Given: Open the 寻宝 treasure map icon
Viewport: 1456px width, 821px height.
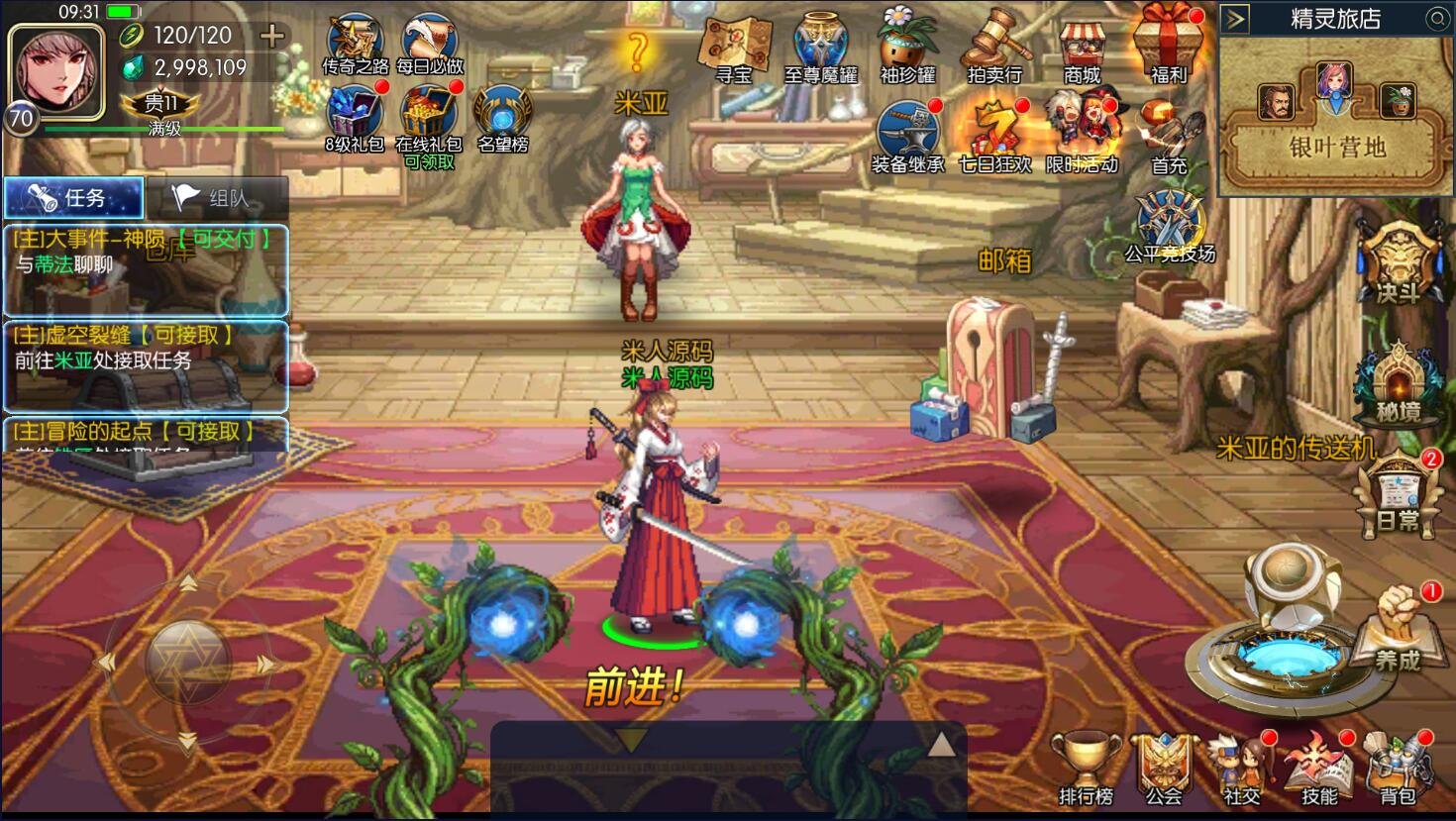Looking at the screenshot, I should pos(734,49).
